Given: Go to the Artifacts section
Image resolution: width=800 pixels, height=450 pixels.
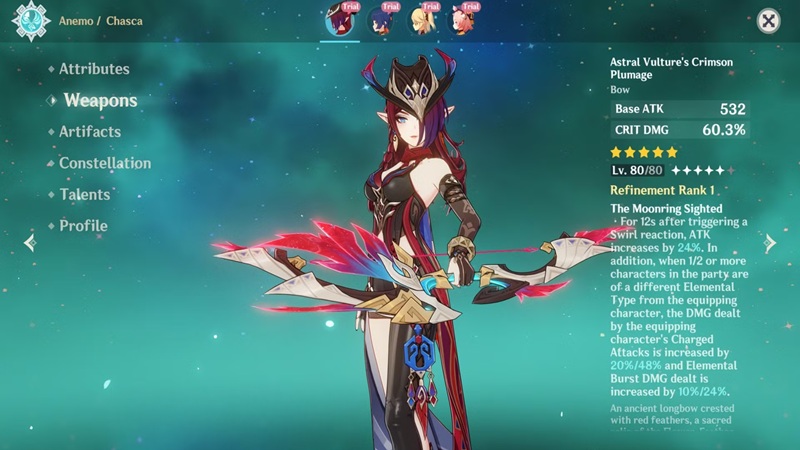Looking at the screenshot, I should [x=89, y=131].
